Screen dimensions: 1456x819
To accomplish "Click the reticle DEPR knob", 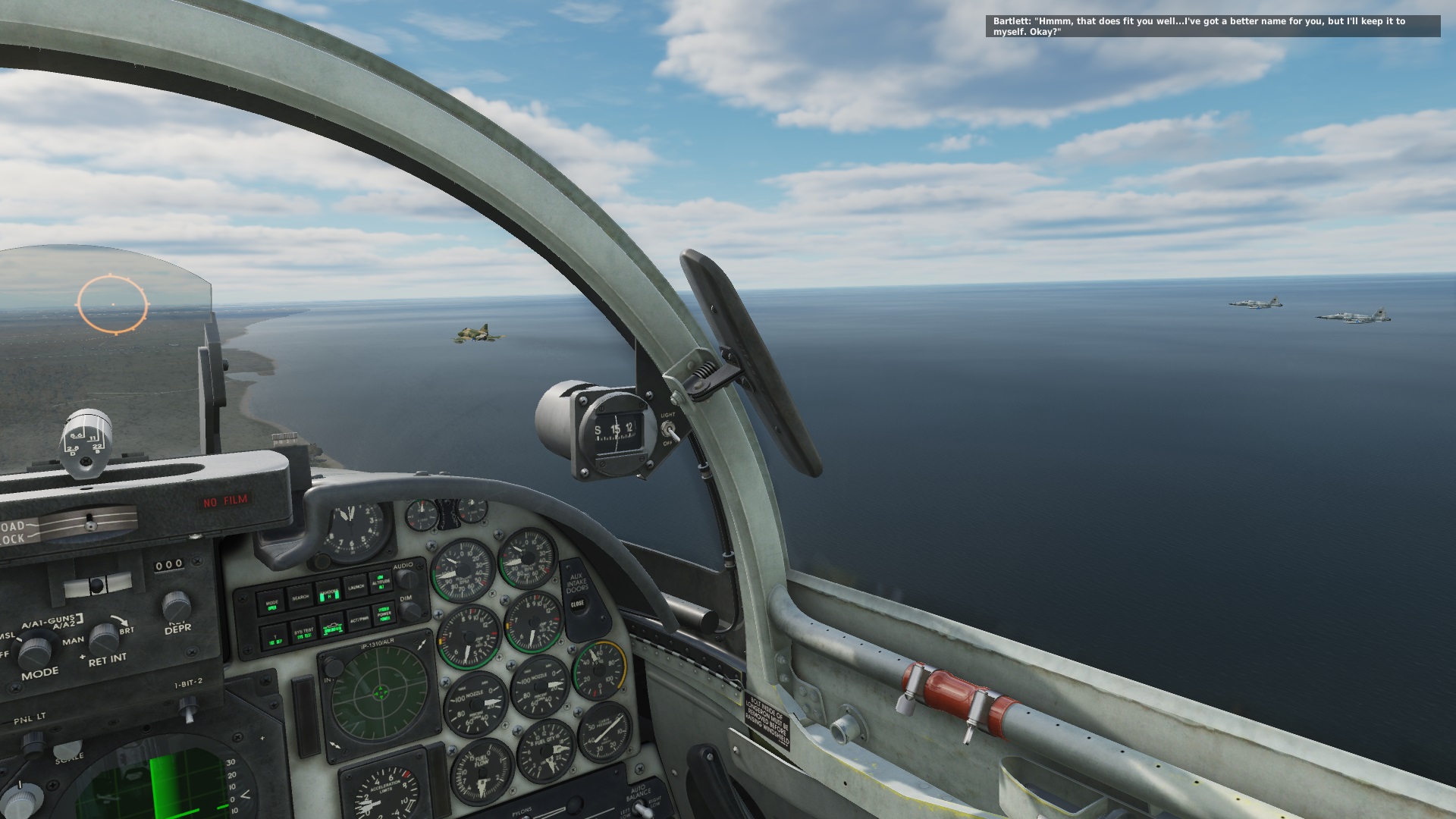I will [176, 607].
